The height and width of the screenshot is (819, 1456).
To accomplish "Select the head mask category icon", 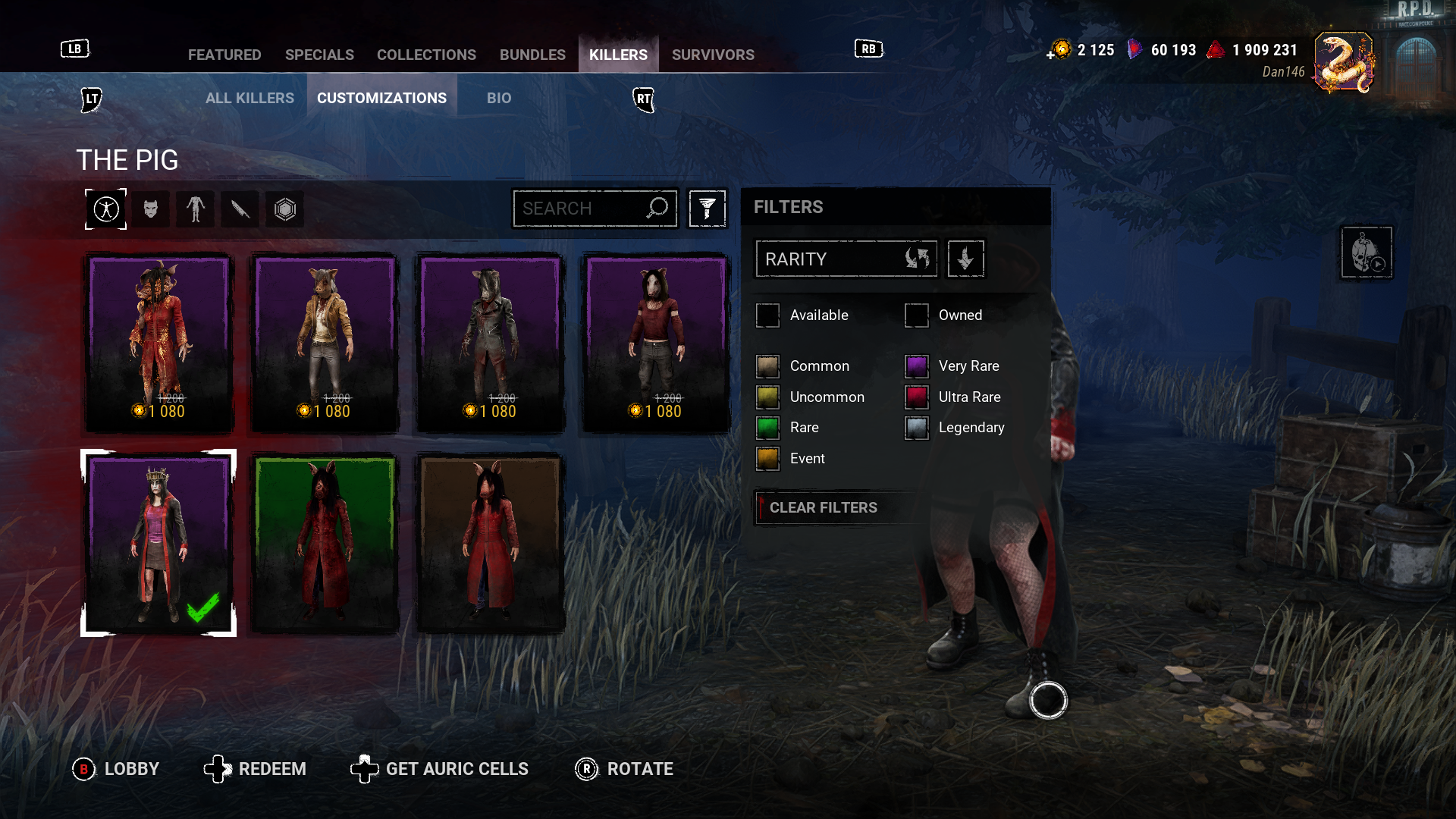I will pos(151,209).
